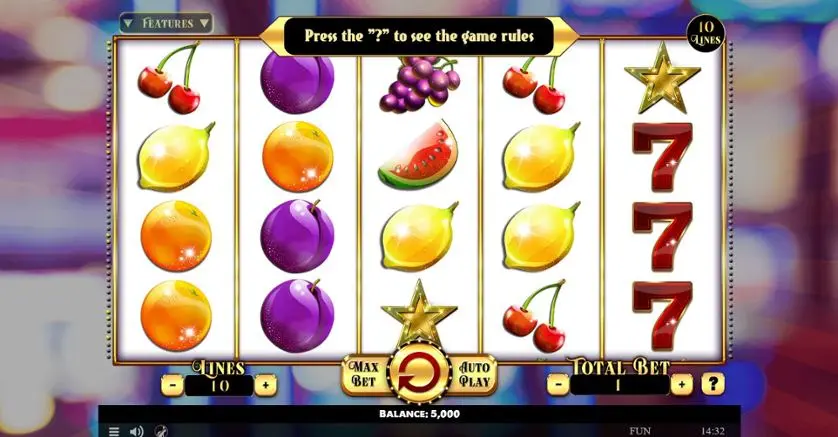Open game rules with the question mark button
This screenshot has width=838, height=437.
[712, 383]
